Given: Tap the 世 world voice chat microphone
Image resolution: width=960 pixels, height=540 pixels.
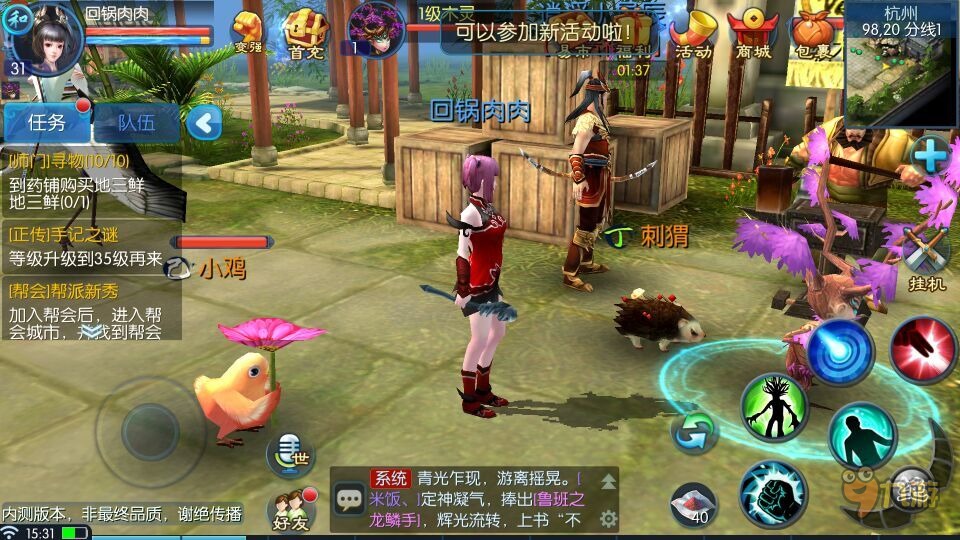Looking at the screenshot, I should [x=288, y=454].
